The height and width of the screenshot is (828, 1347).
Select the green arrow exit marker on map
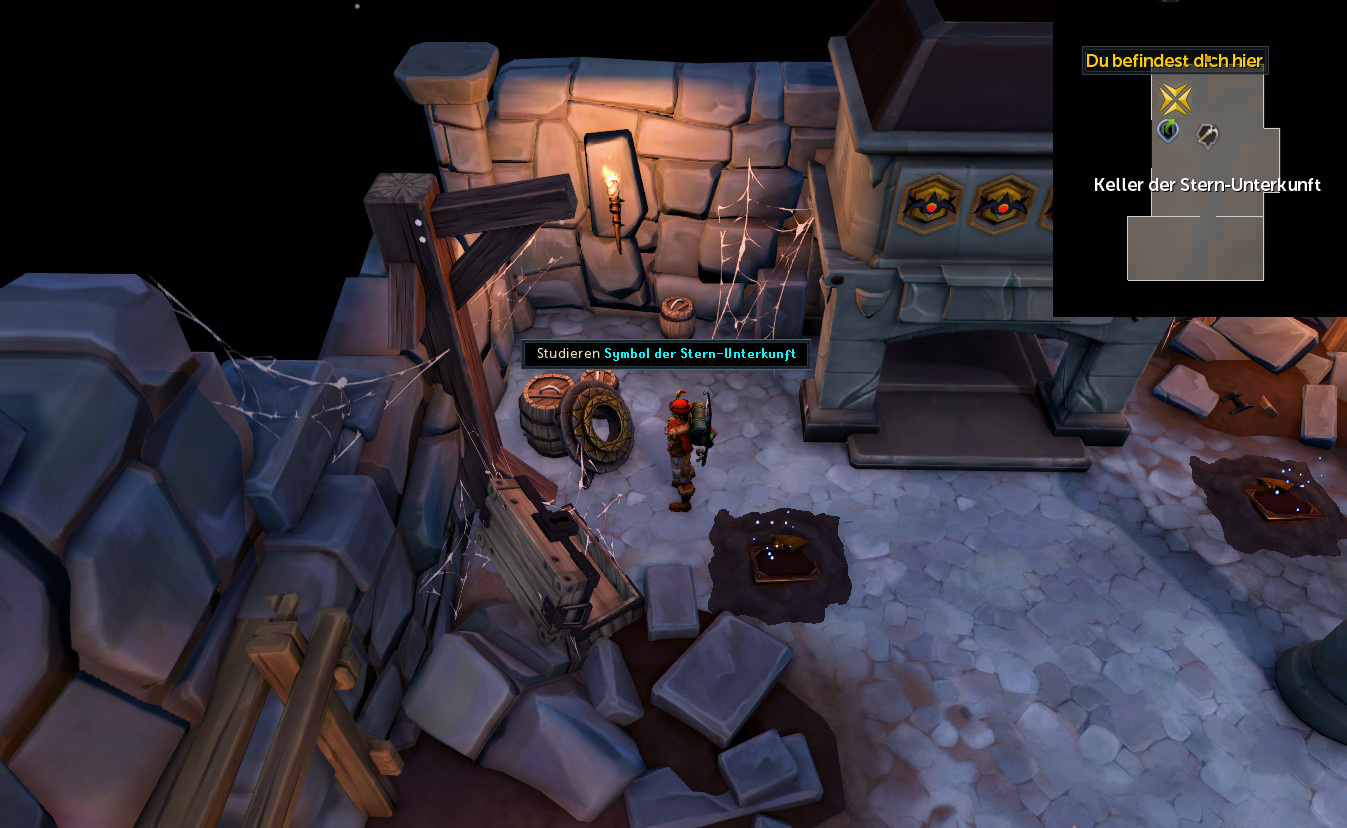pyautogui.click(x=1167, y=130)
